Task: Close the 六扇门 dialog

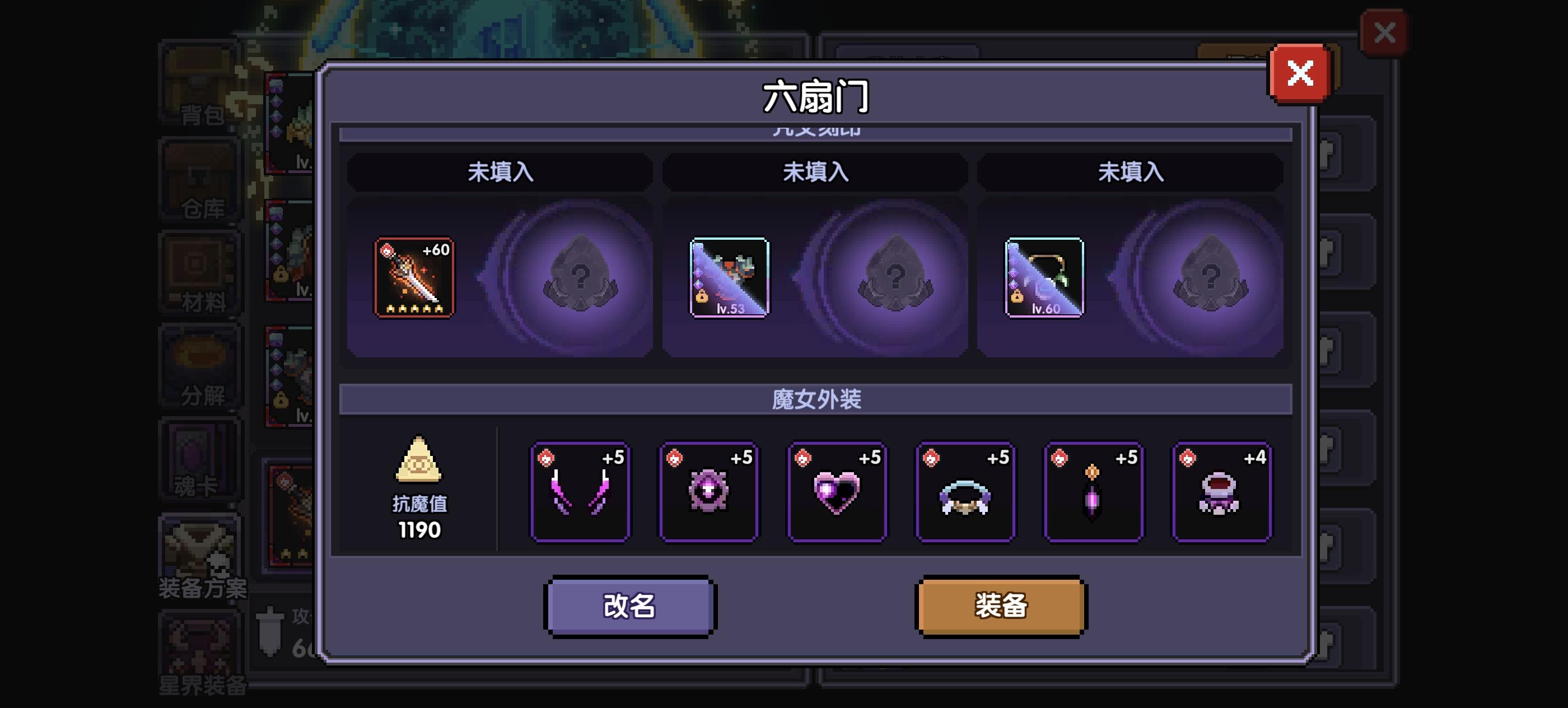Action: 1301,72
